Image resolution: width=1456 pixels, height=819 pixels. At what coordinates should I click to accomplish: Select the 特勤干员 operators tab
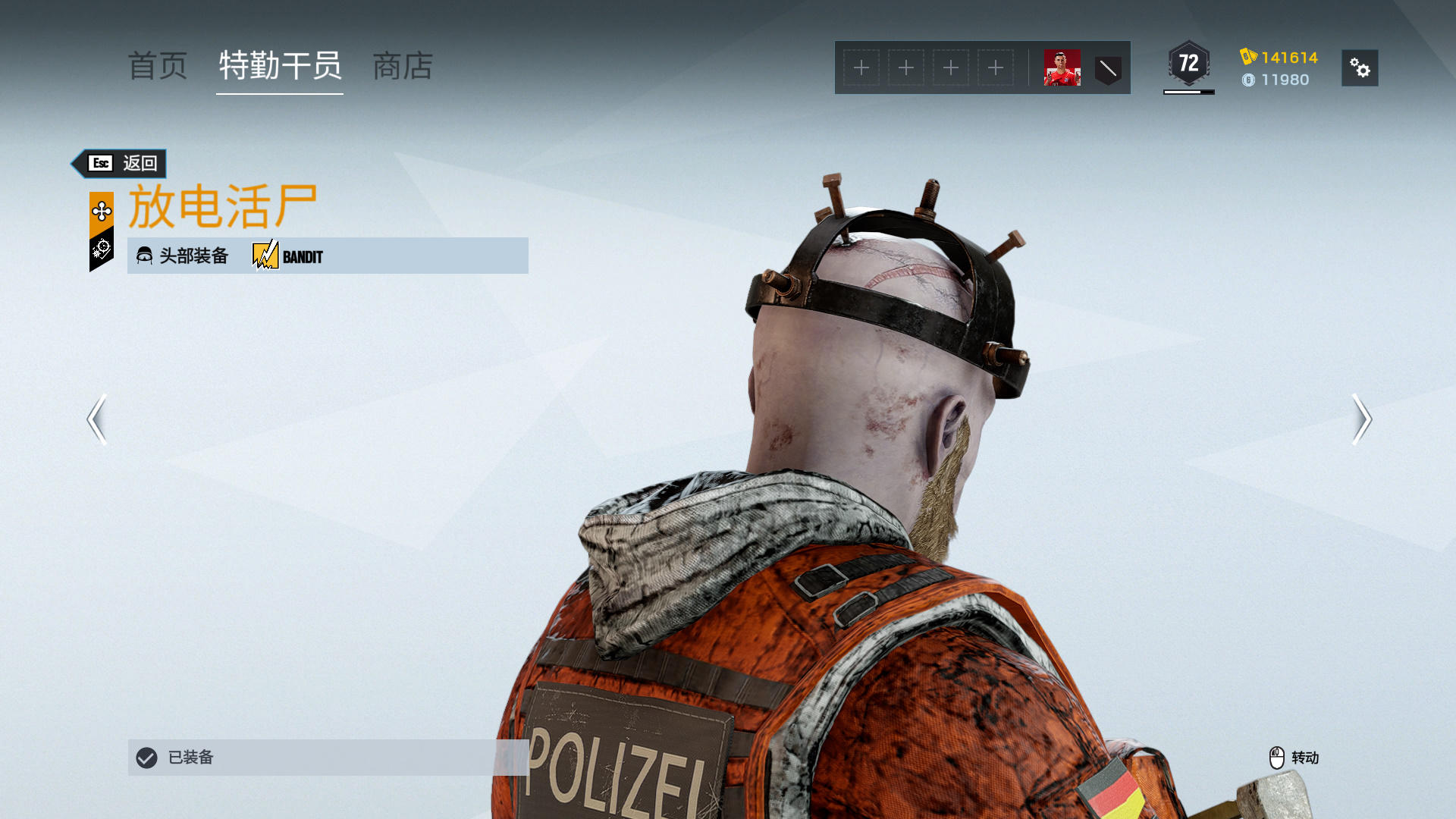[x=280, y=67]
